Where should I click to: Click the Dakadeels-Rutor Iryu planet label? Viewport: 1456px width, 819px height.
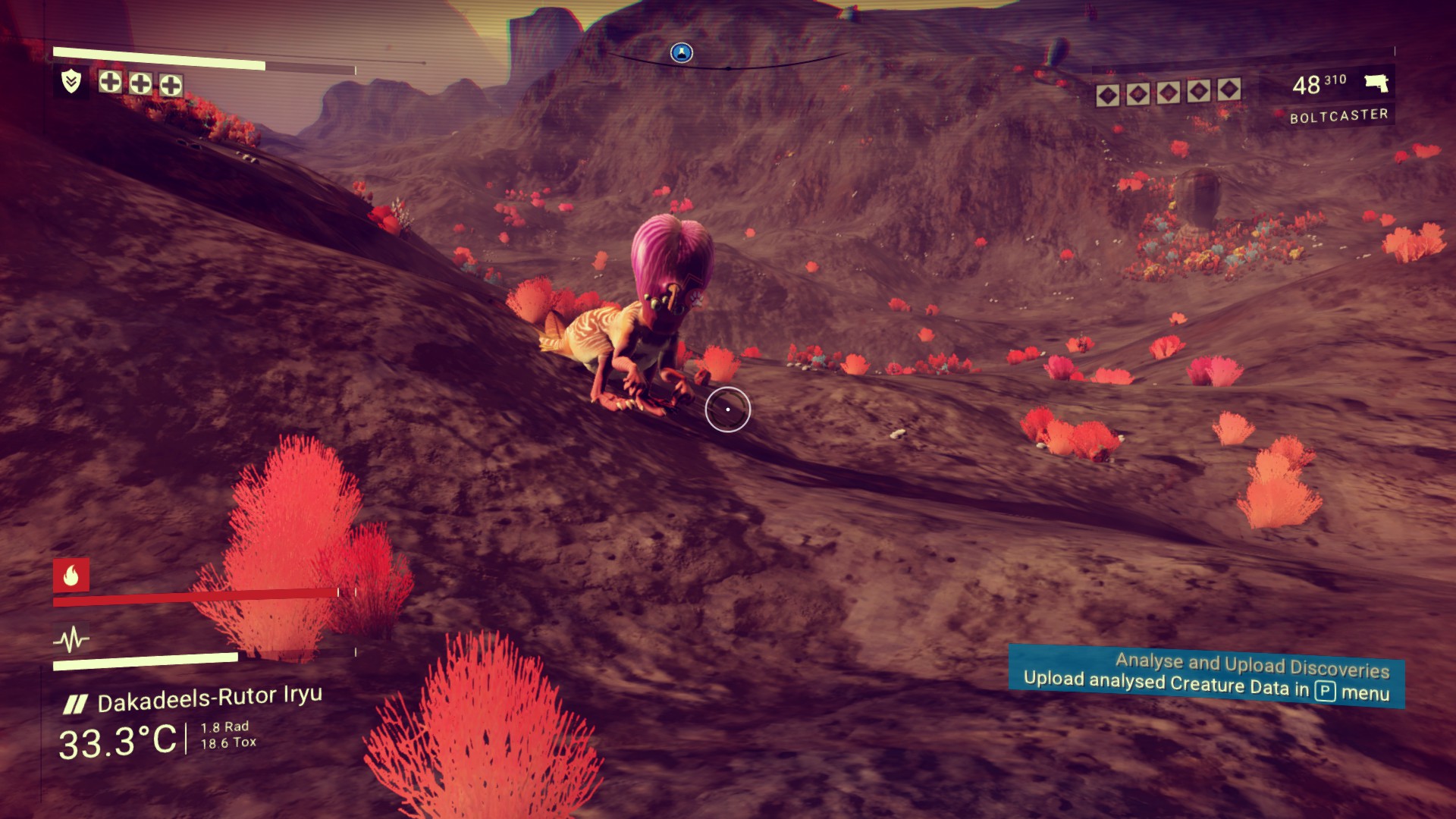point(209,698)
